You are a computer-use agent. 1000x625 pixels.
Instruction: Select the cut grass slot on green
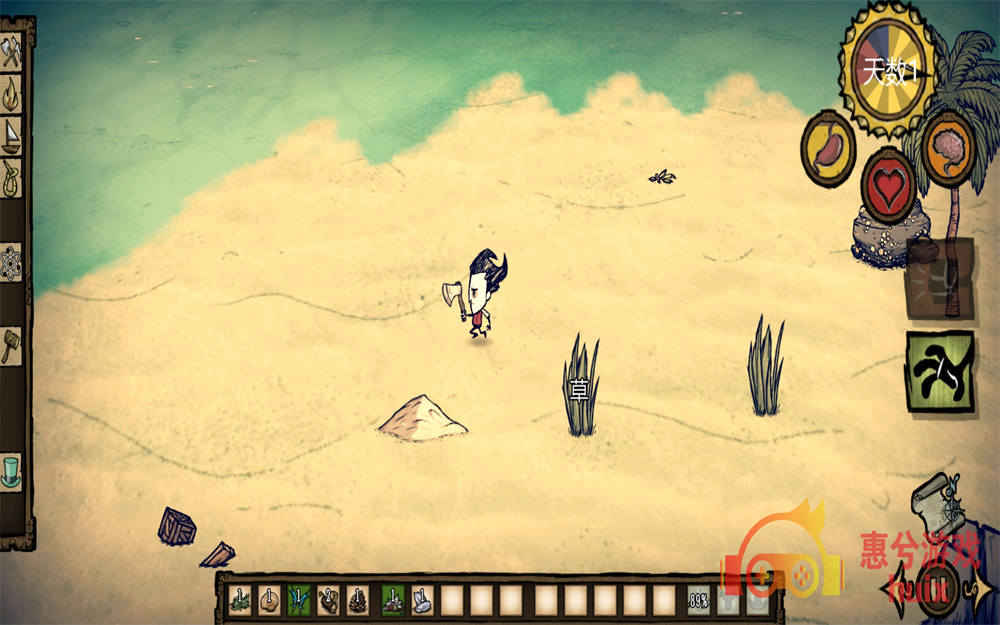[393, 600]
